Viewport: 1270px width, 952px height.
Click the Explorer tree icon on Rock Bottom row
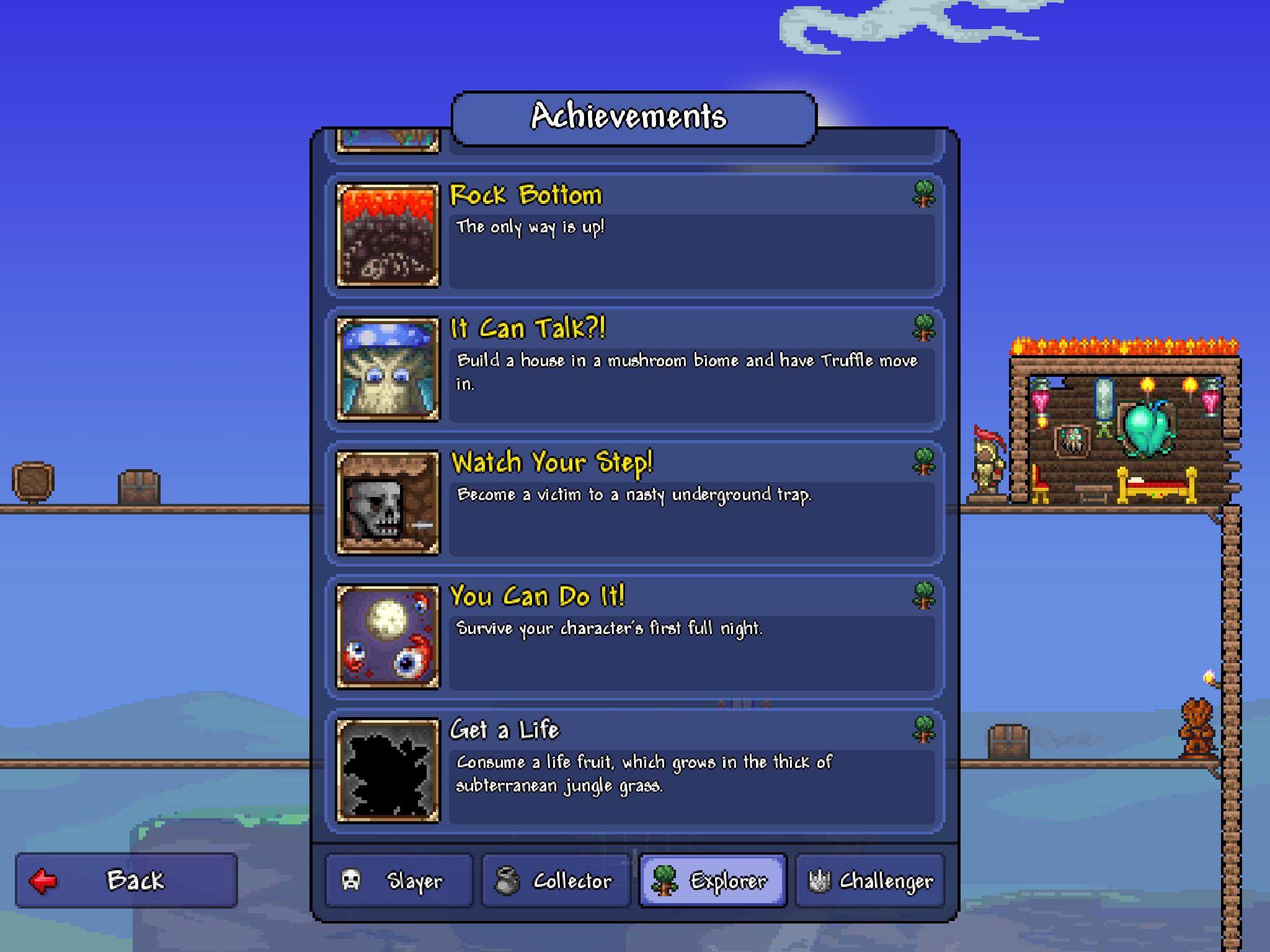922,196
